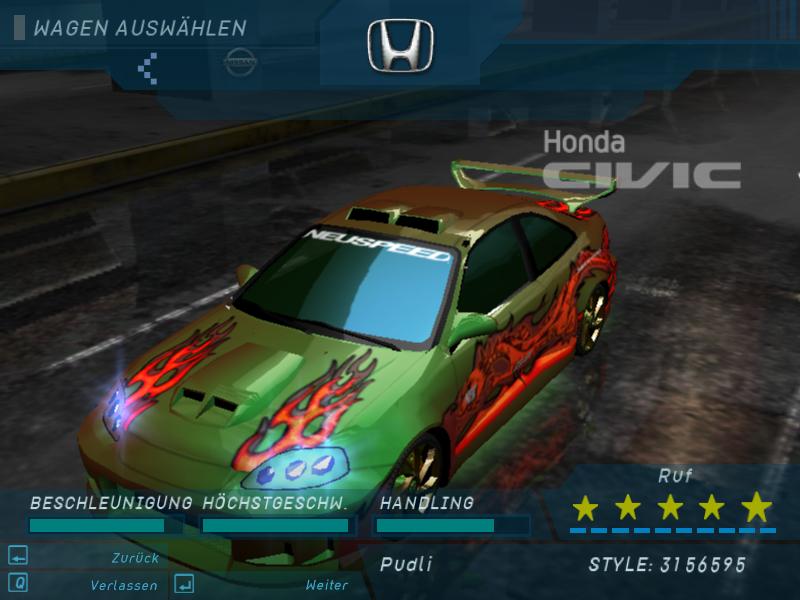Click the left arrow to browse previous car

coord(148,67)
